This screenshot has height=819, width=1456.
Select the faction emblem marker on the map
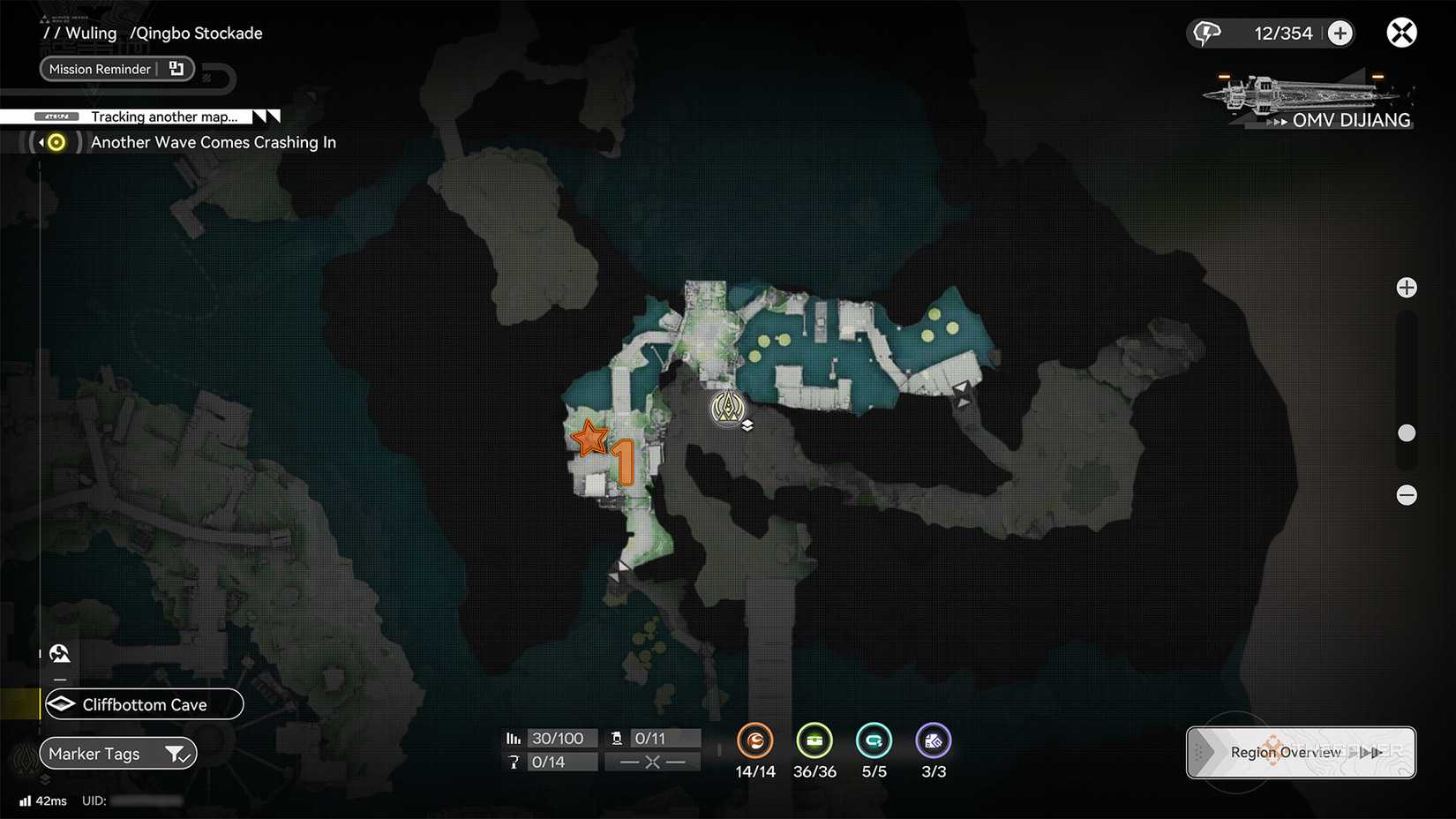(x=728, y=409)
